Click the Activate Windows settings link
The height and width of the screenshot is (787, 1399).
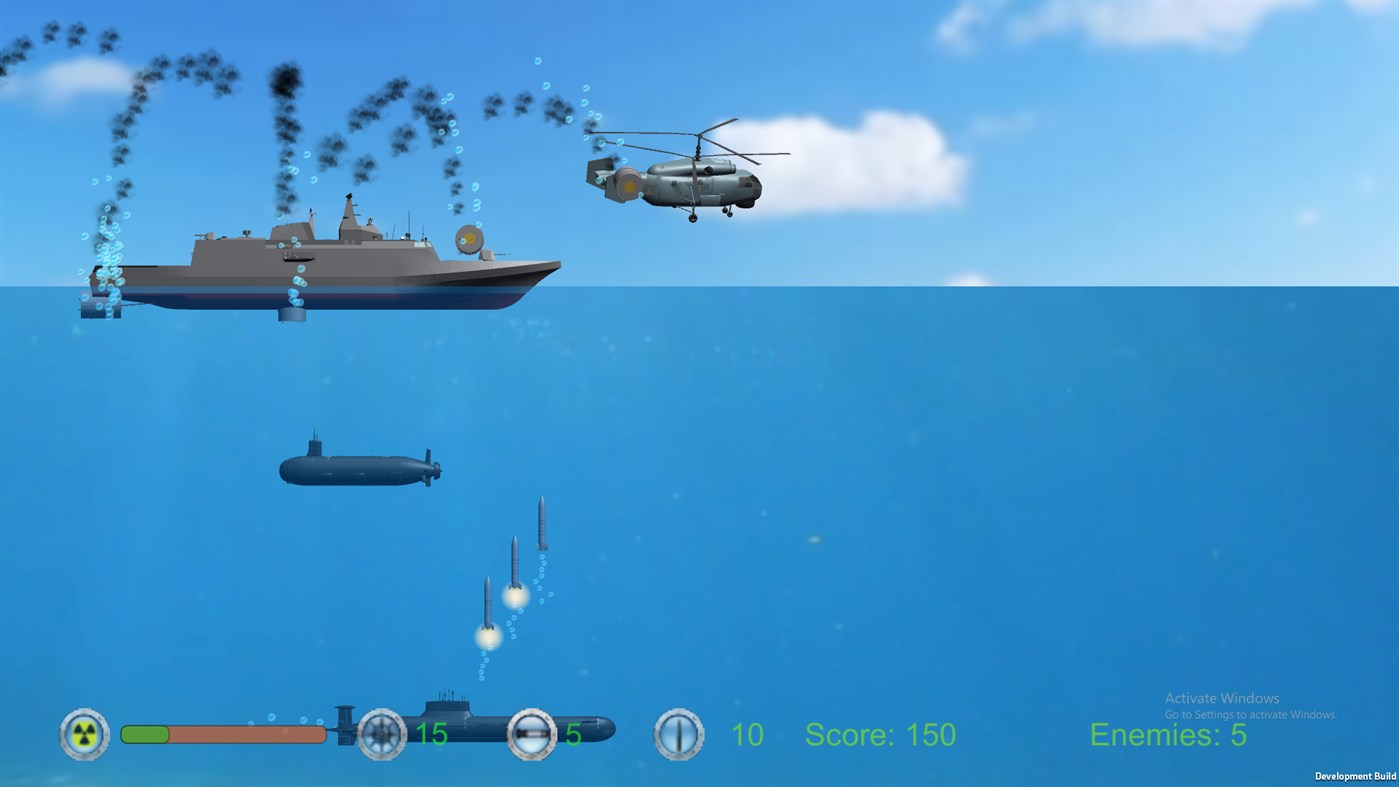point(1249,715)
